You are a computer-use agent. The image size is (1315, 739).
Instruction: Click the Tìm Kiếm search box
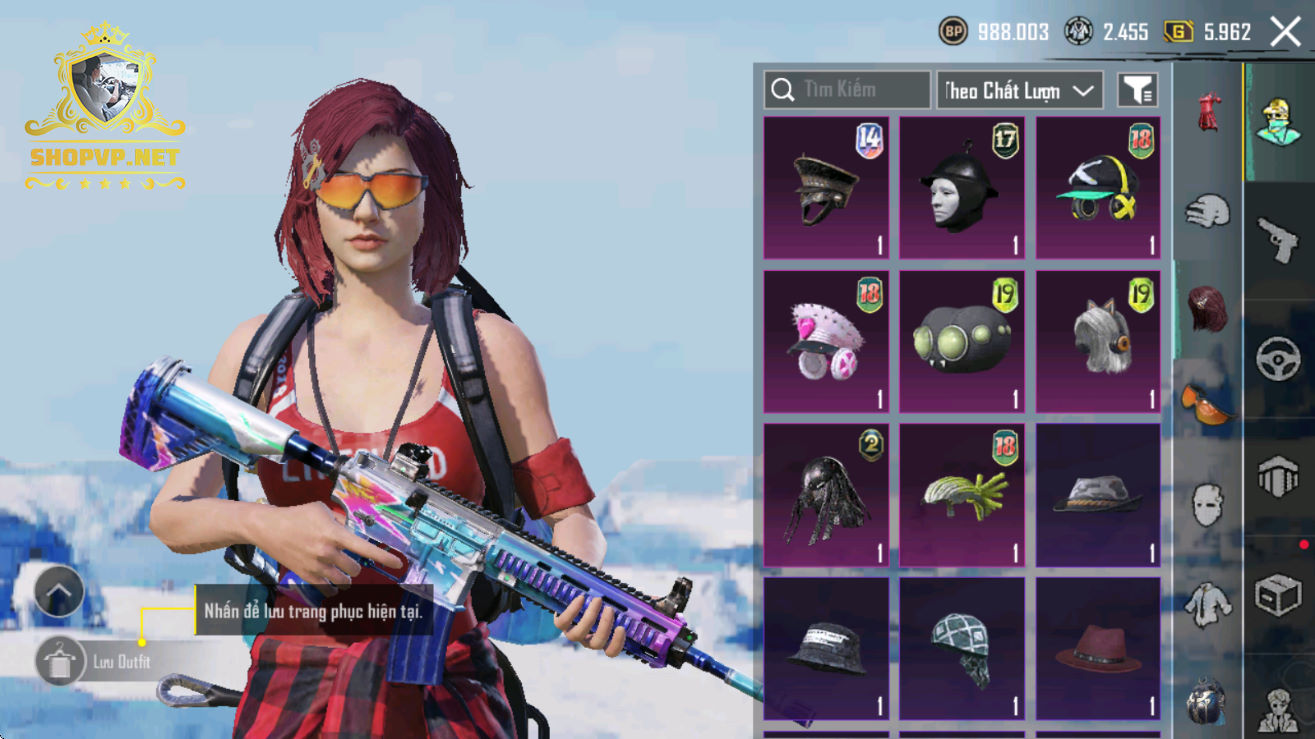tap(847, 90)
